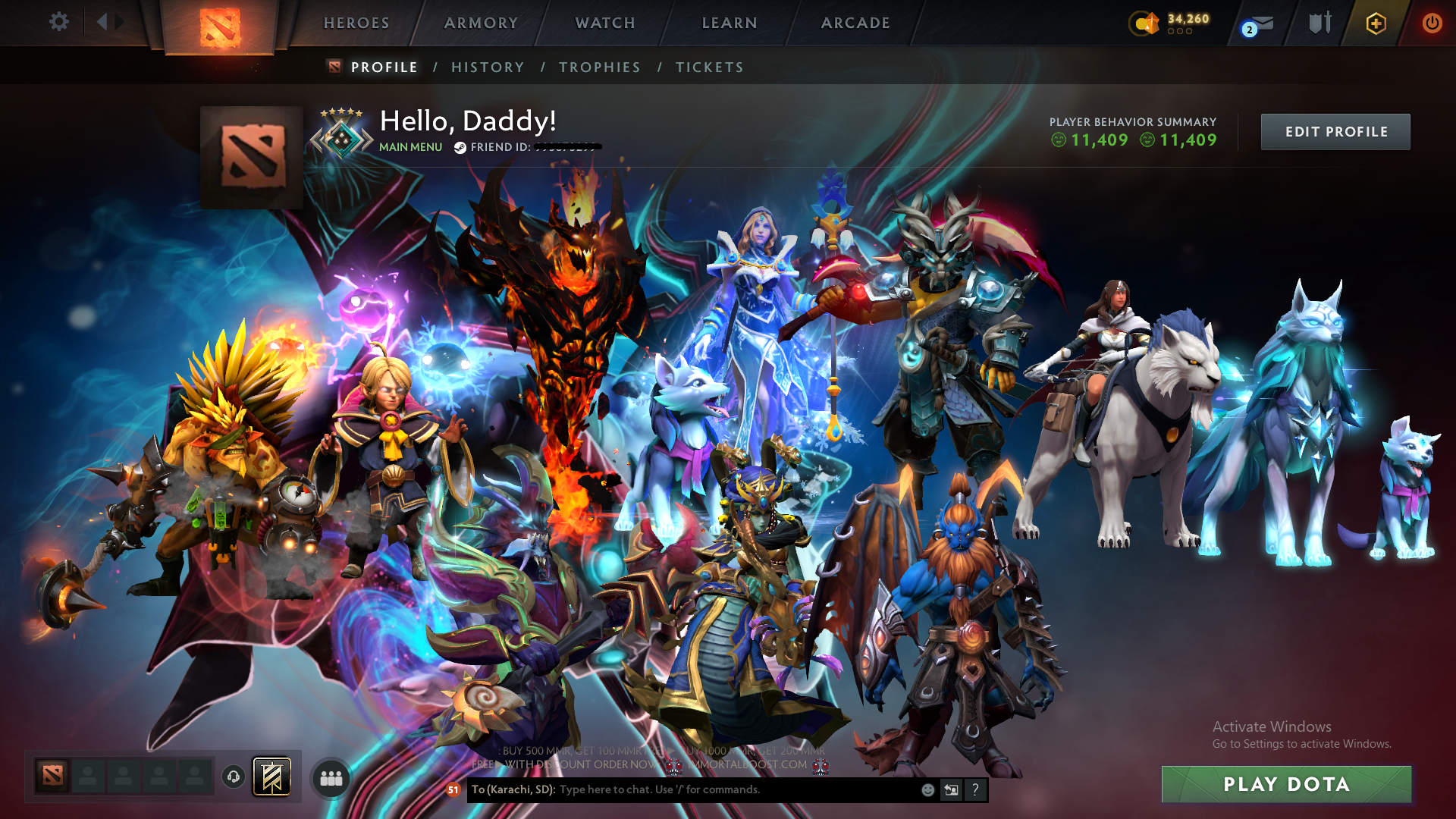
Task: Click the power button to exit
Action: [x=1432, y=23]
